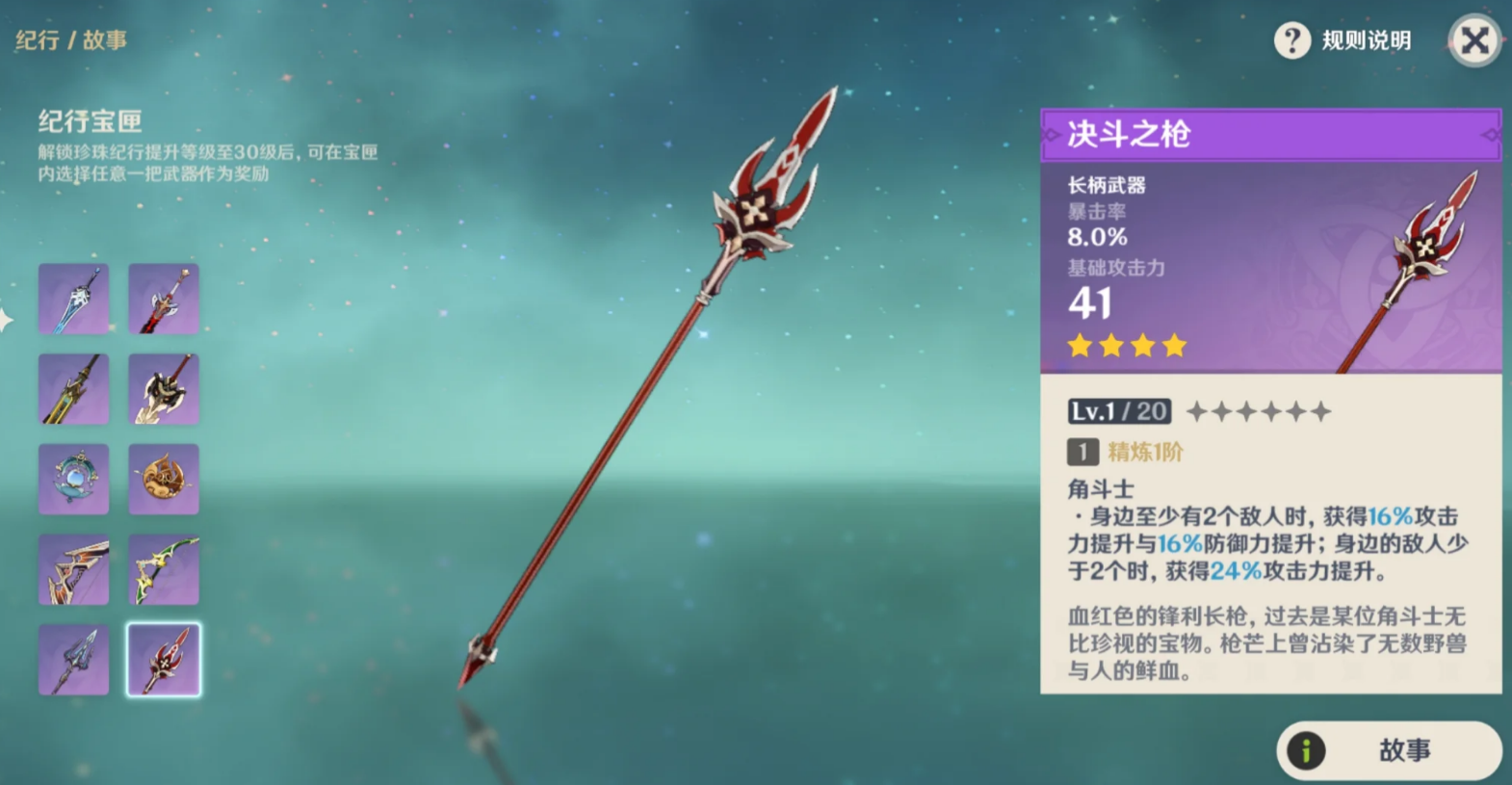Click the large 3D spear preview
This screenshot has height=785, width=1512.
tap(655, 385)
